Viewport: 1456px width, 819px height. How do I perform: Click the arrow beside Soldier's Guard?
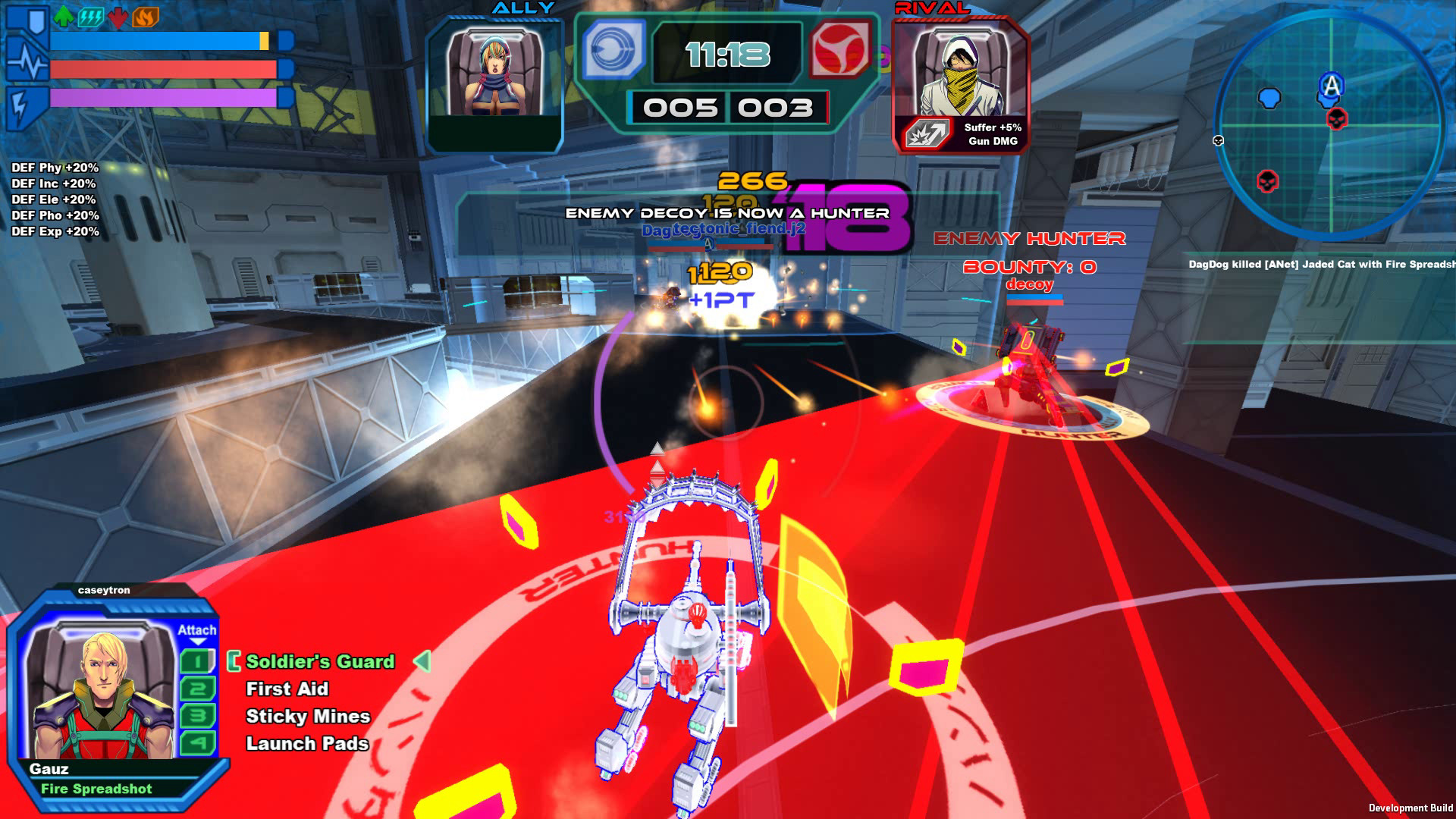click(x=422, y=662)
